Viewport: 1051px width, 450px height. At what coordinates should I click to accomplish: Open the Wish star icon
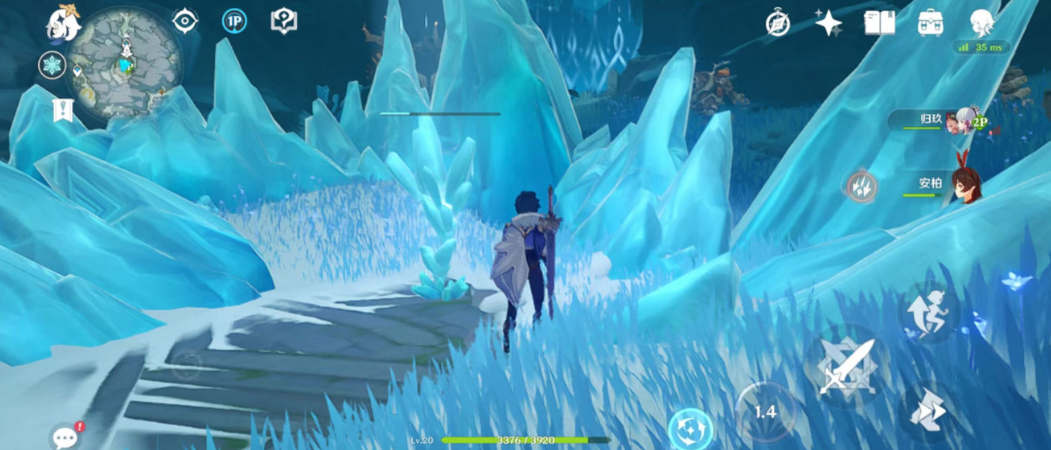click(x=828, y=23)
